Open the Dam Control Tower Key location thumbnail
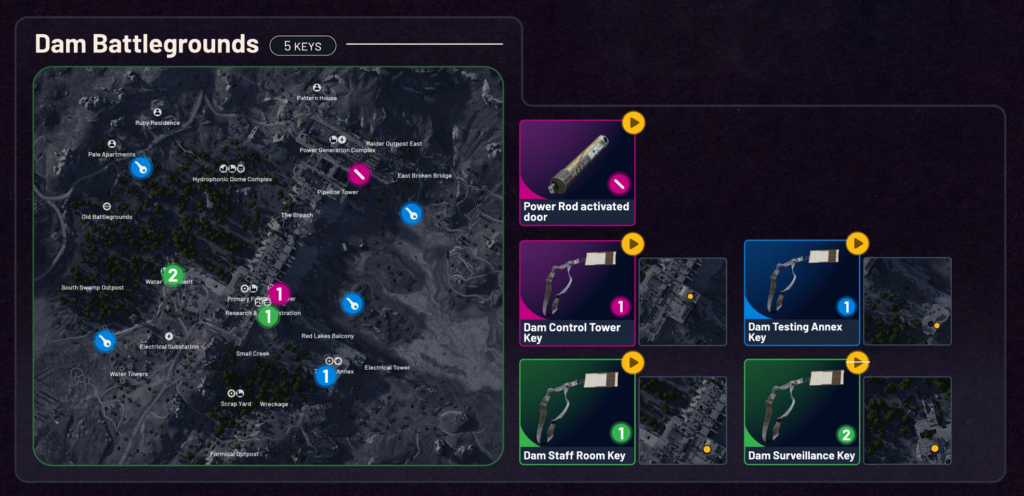 tap(682, 301)
